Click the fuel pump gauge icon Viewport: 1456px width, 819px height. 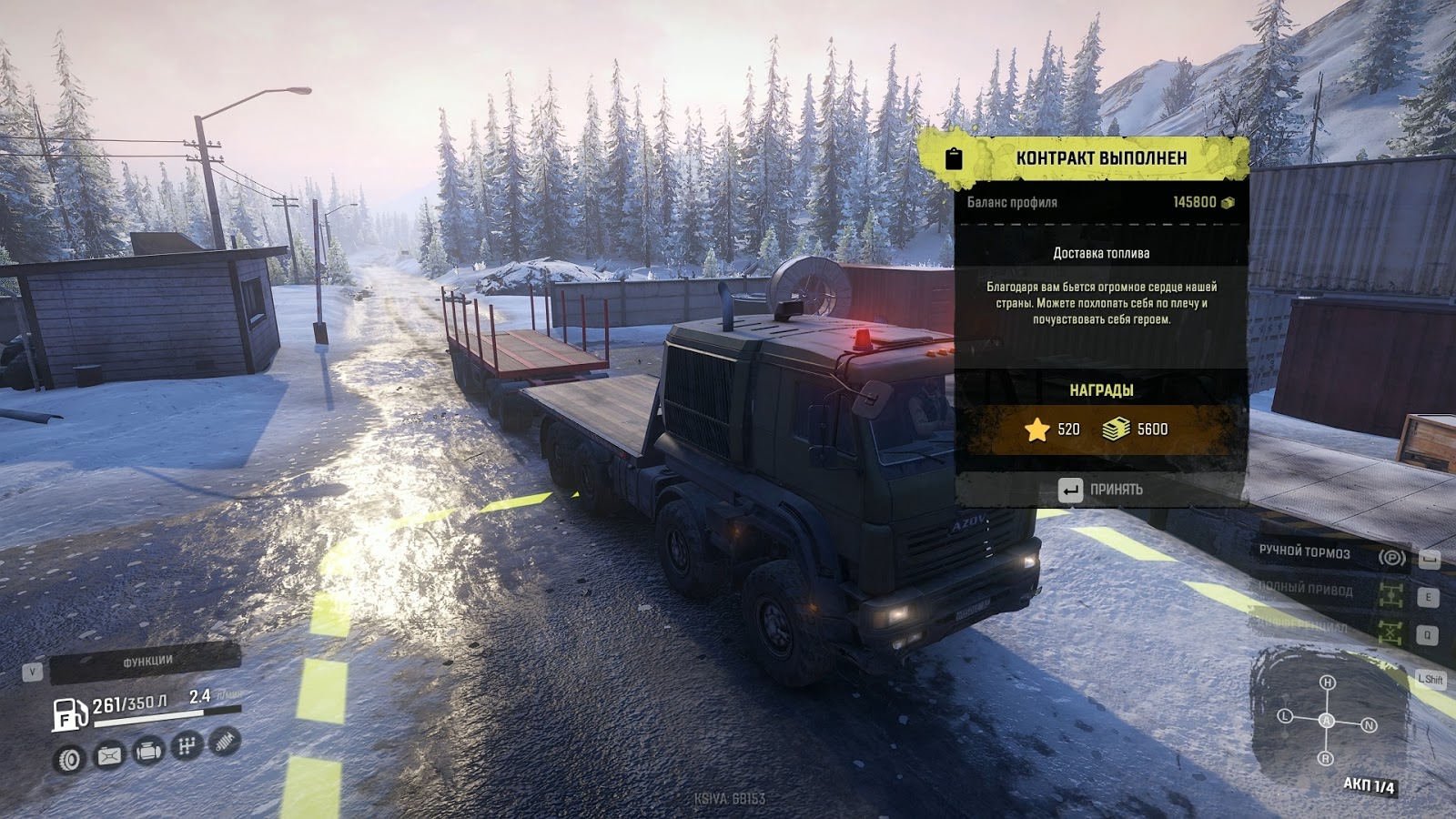click(x=69, y=715)
